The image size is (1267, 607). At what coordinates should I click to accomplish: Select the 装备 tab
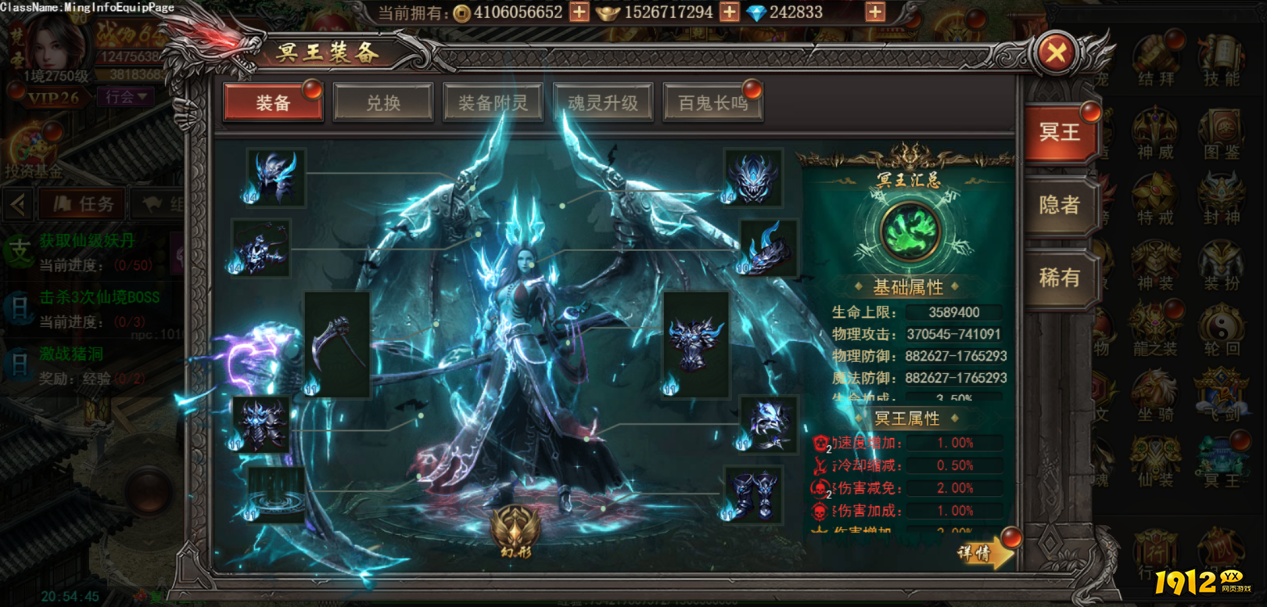273,102
